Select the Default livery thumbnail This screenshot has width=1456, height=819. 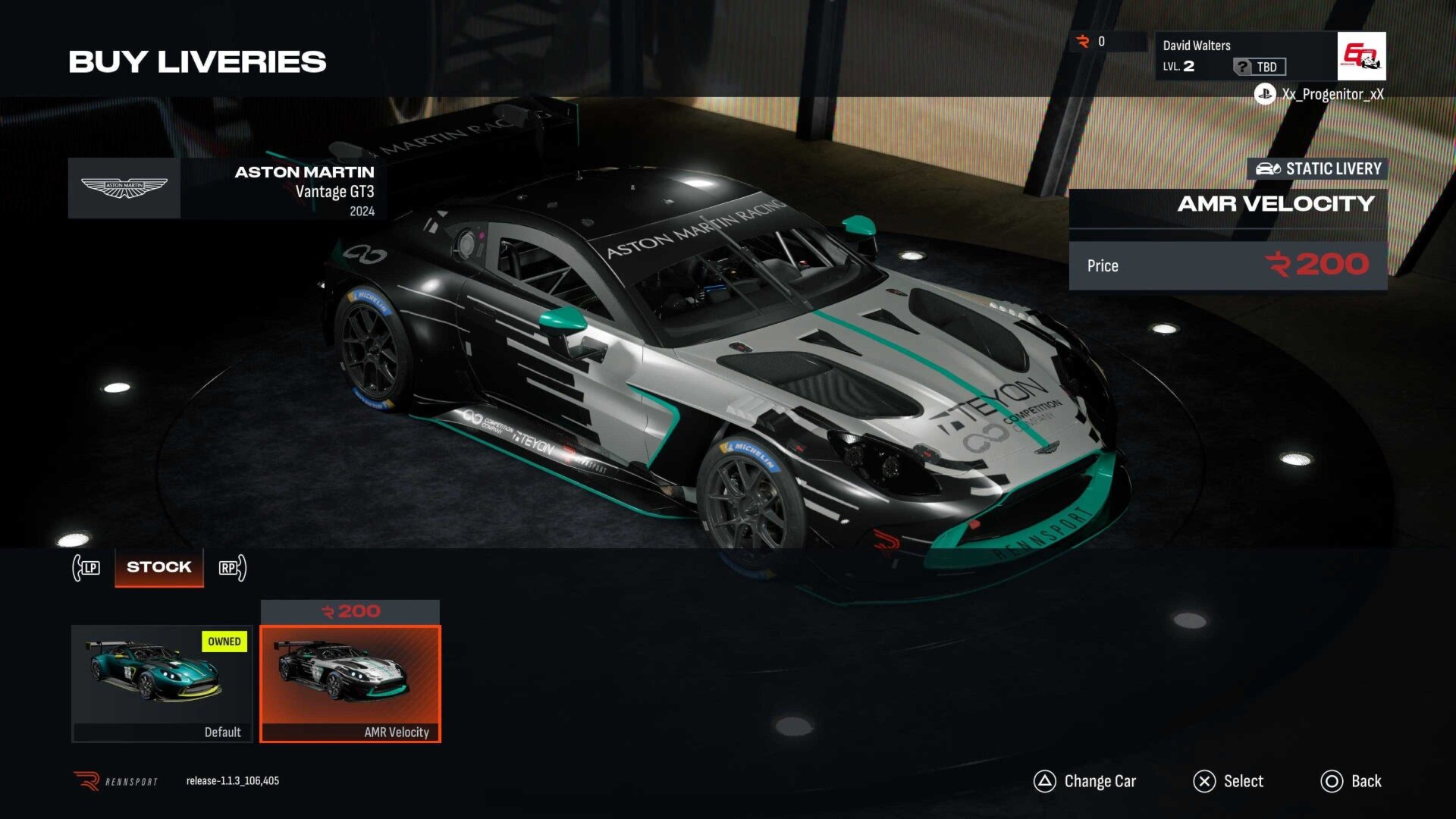162,682
